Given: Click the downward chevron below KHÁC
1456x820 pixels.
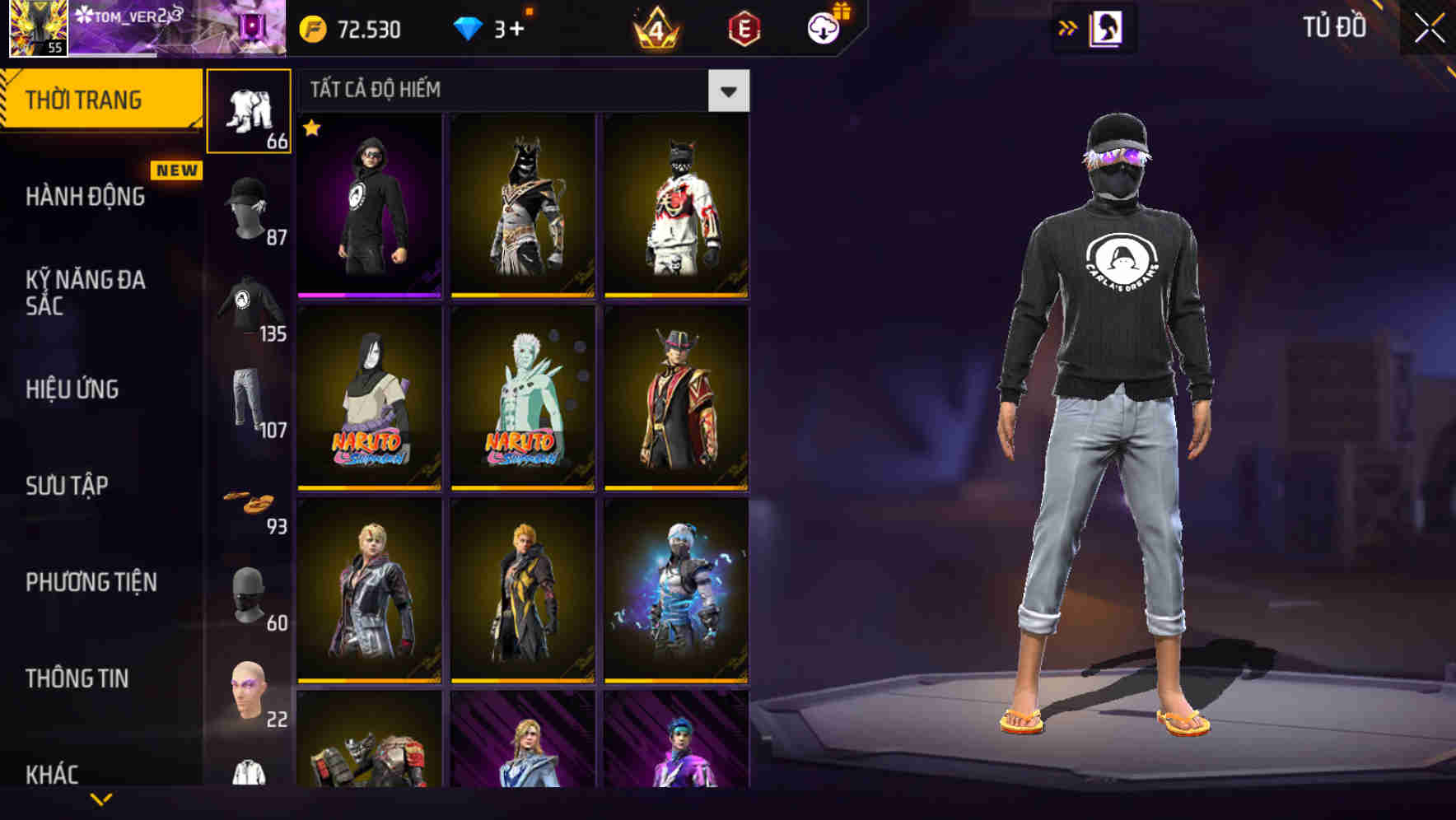Looking at the screenshot, I should (x=104, y=799).
